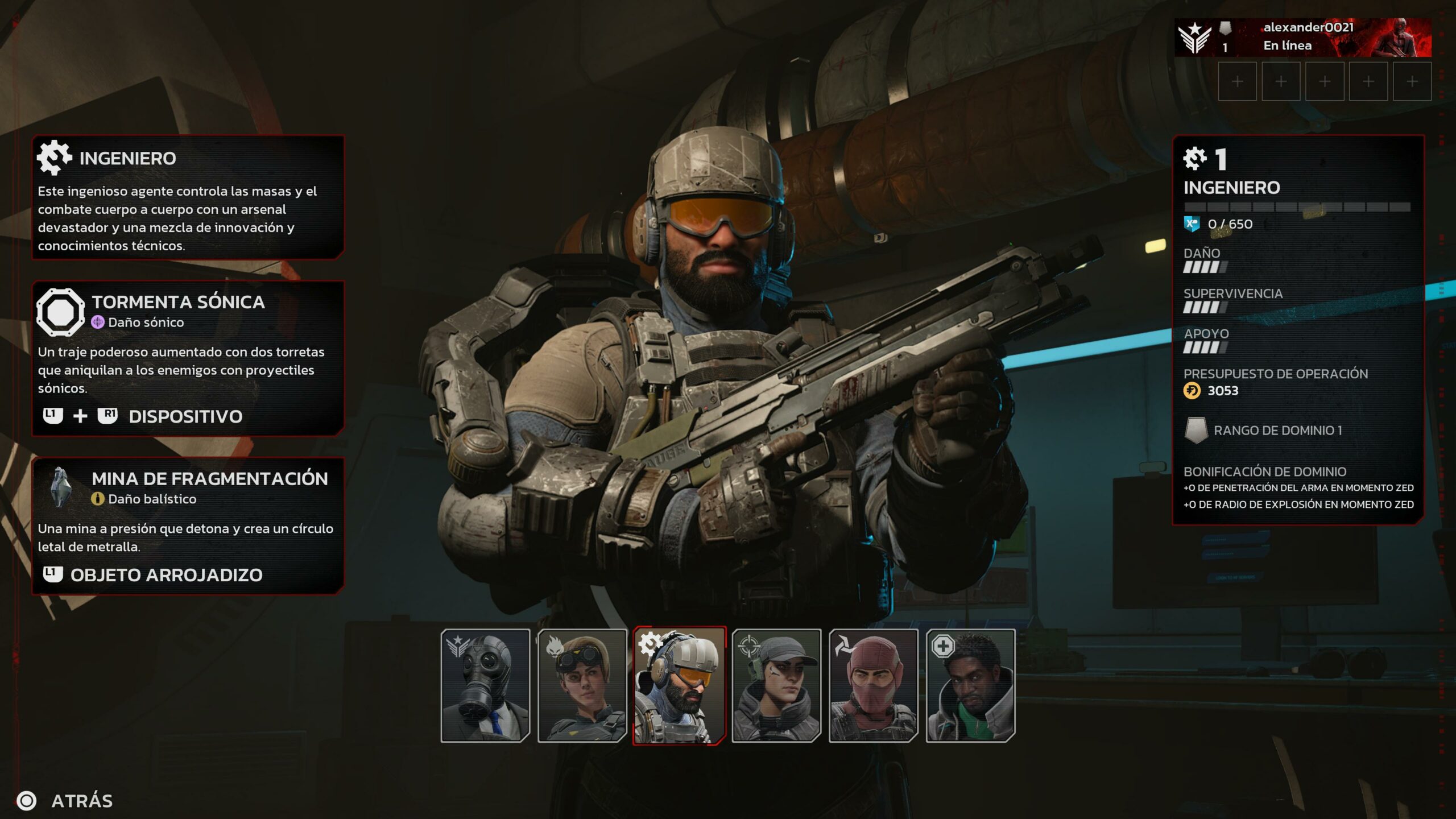
Task: Select the Medic in the green hoodie
Action: [x=970, y=685]
